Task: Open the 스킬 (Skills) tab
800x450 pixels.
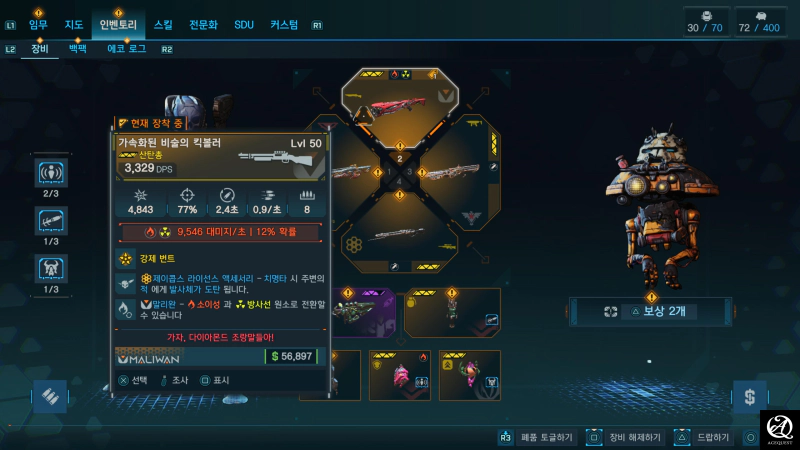Action: (x=163, y=24)
